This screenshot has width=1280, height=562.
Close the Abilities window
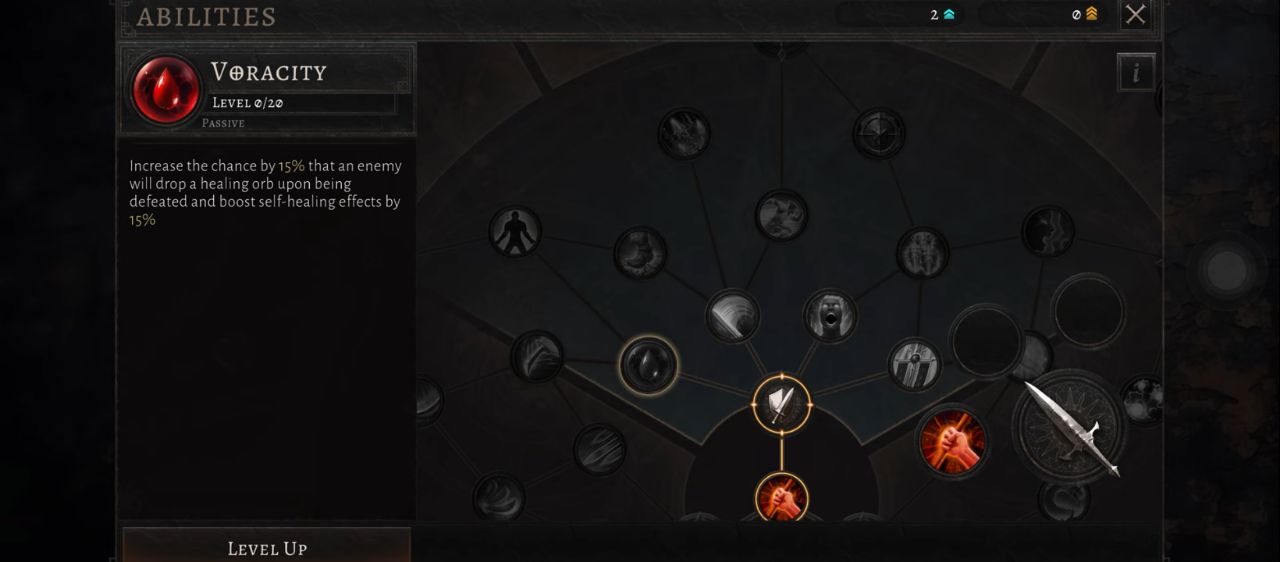[x=1135, y=14]
